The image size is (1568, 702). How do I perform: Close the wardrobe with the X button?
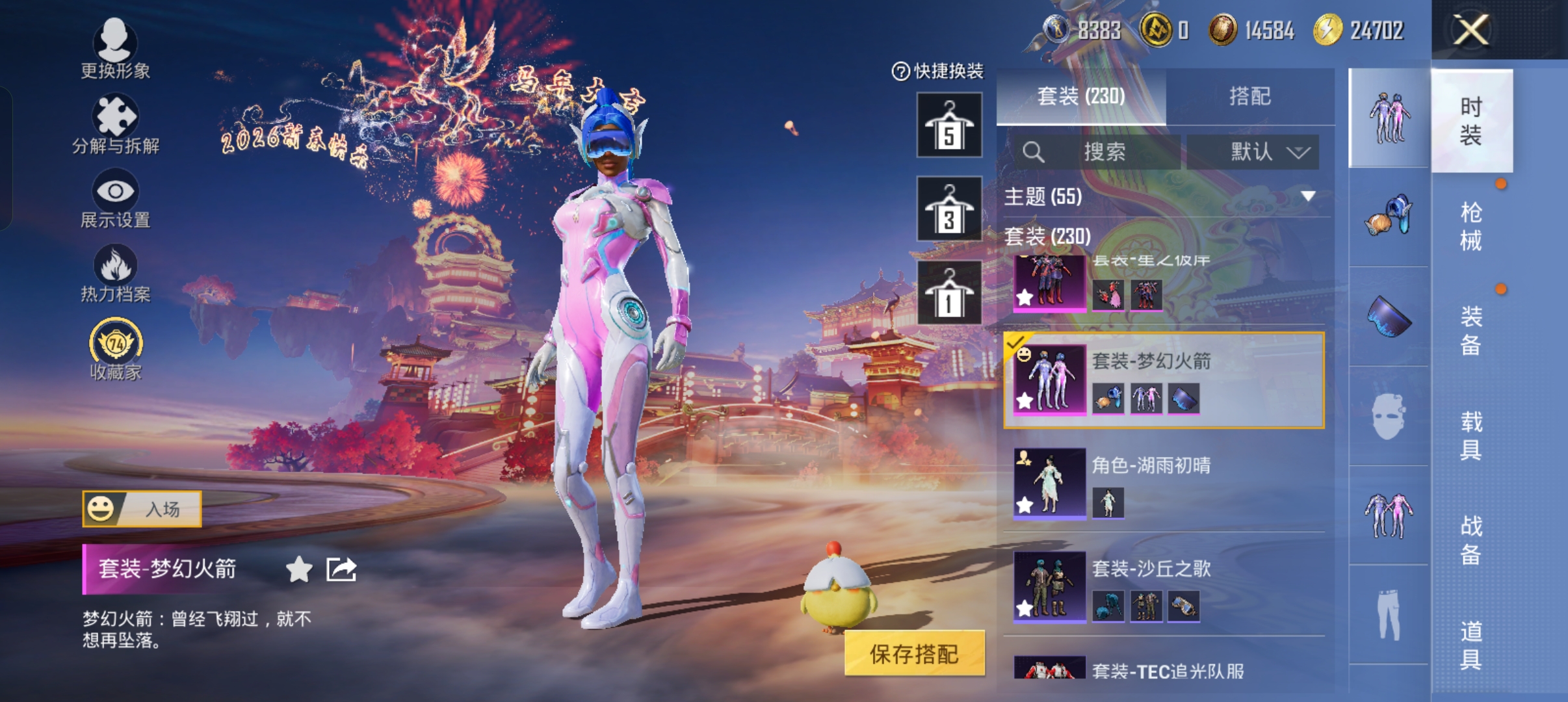click(x=1470, y=30)
